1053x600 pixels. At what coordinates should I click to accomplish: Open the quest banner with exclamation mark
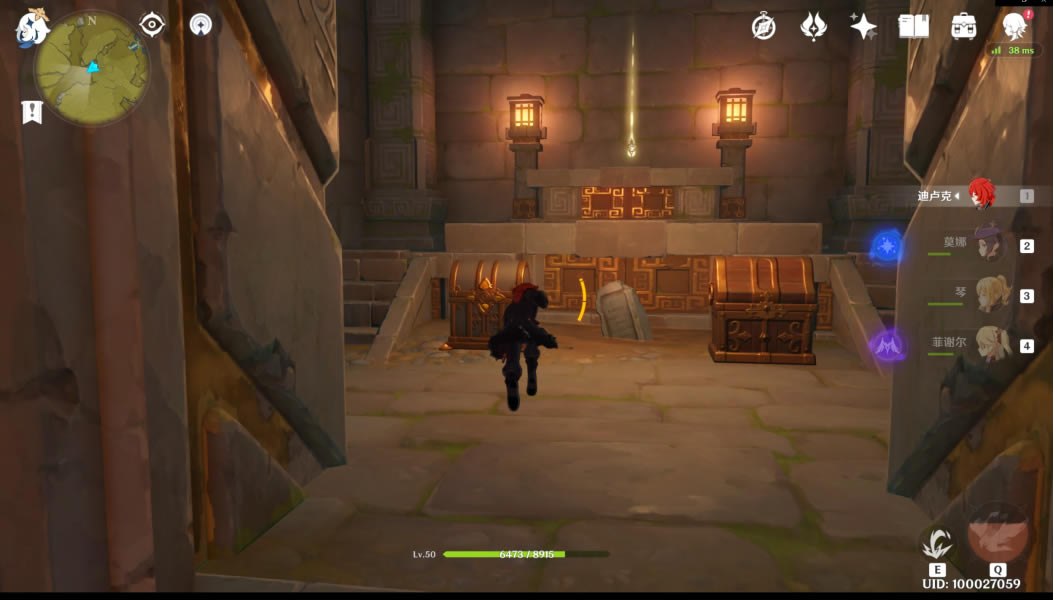click(x=32, y=111)
